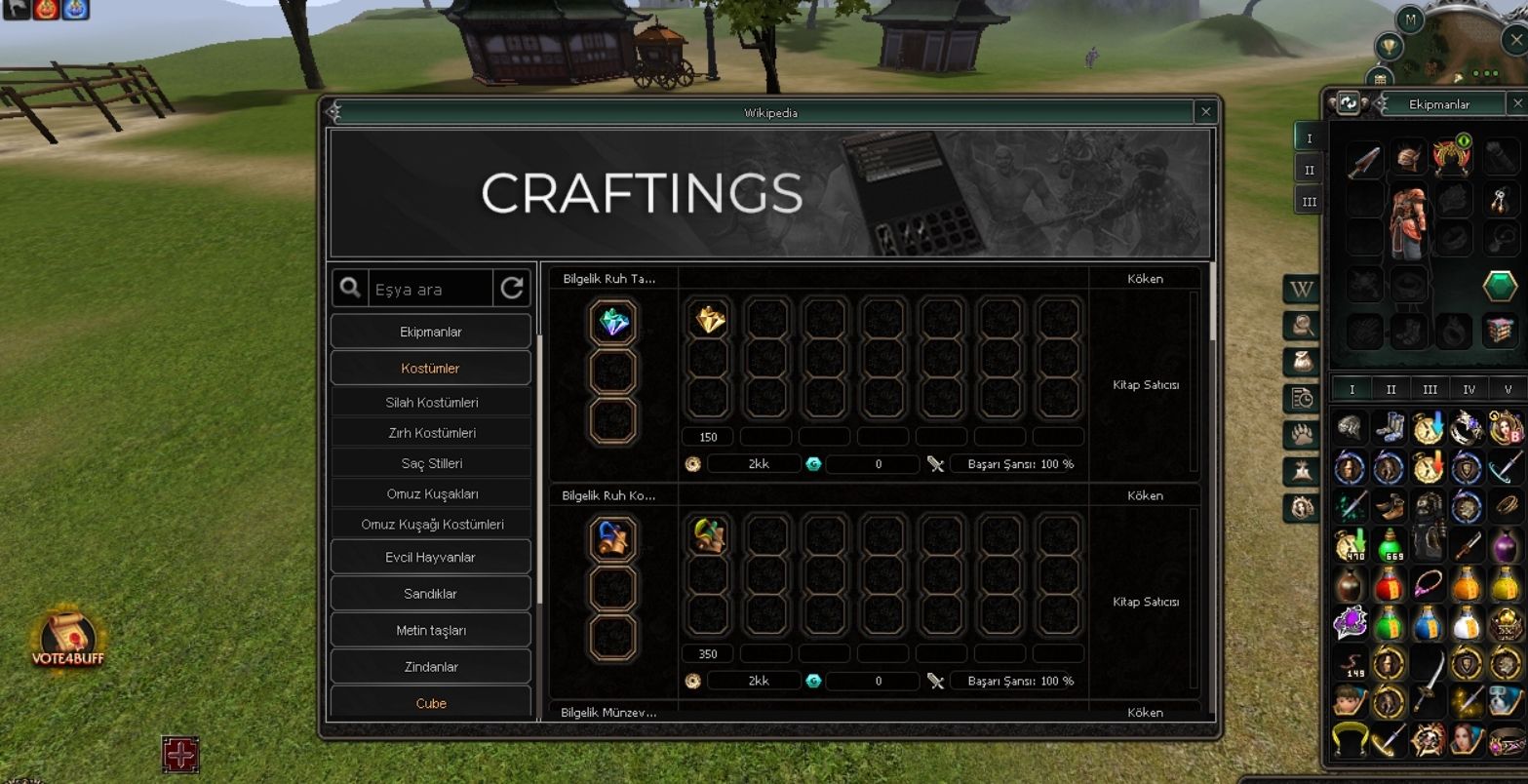Image resolution: width=1528 pixels, height=784 pixels.
Task: Select the Kostümler category
Action: click(431, 369)
